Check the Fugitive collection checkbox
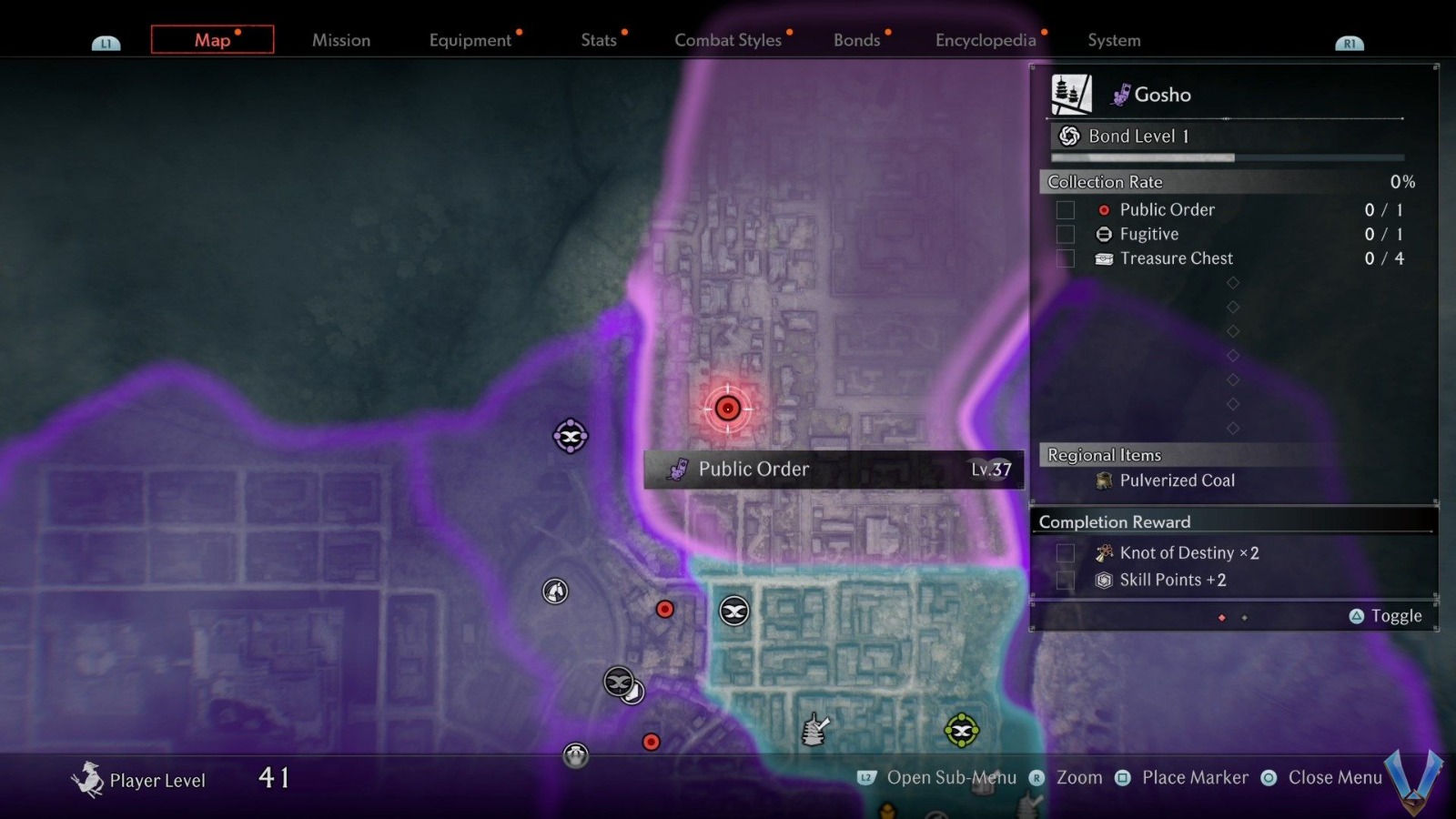Image resolution: width=1456 pixels, height=819 pixels. tap(1065, 234)
